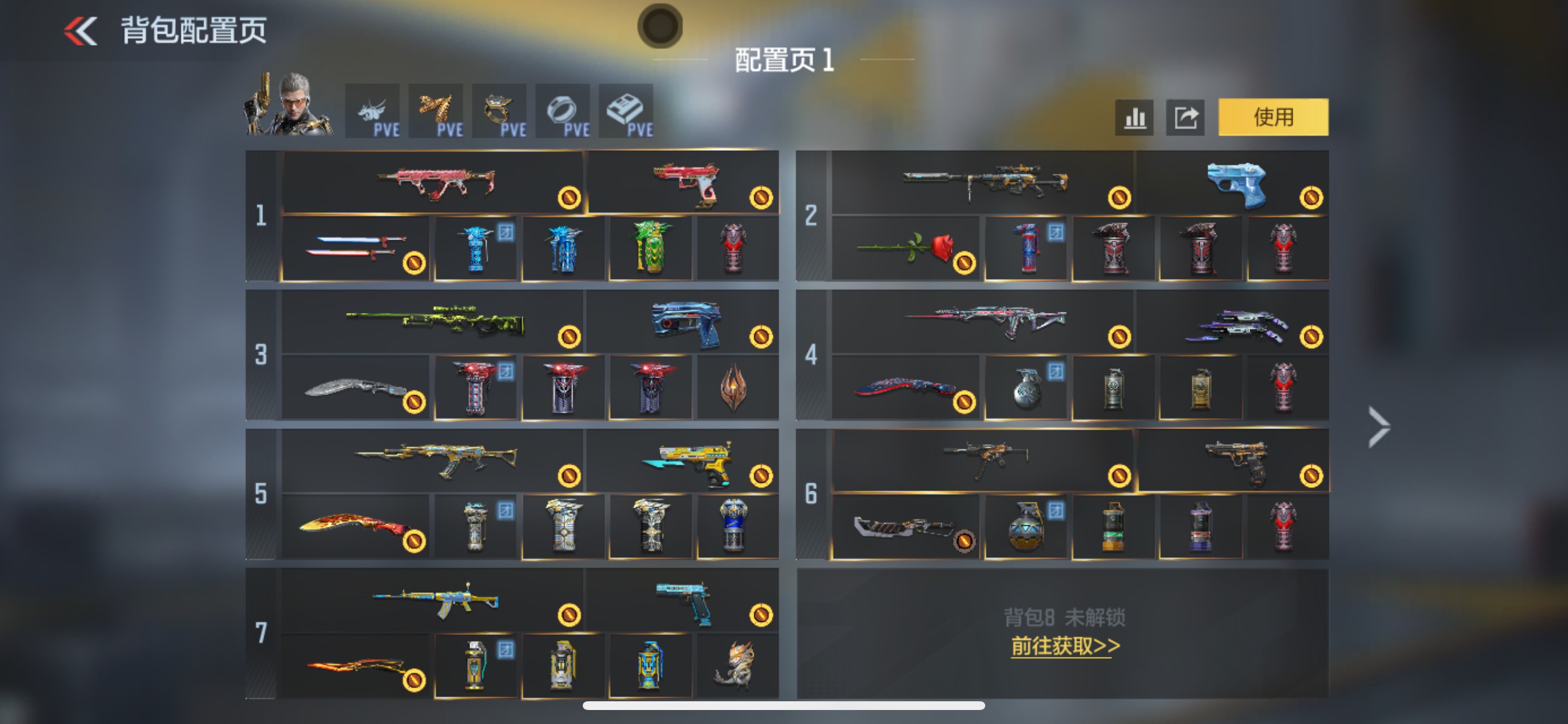1568x724 pixels.
Task: Click the statistics bar chart icon
Action: point(1135,118)
